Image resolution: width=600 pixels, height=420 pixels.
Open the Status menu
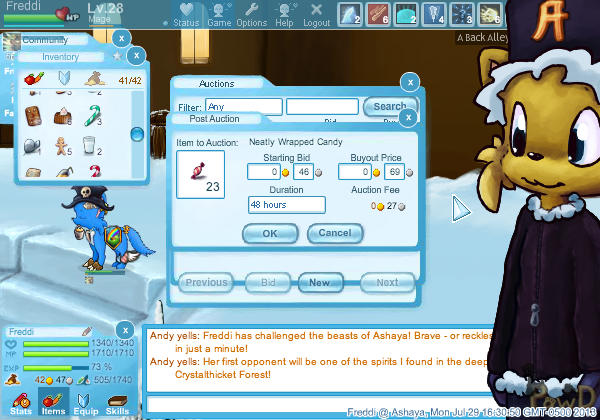pyautogui.click(x=184, y=15)
